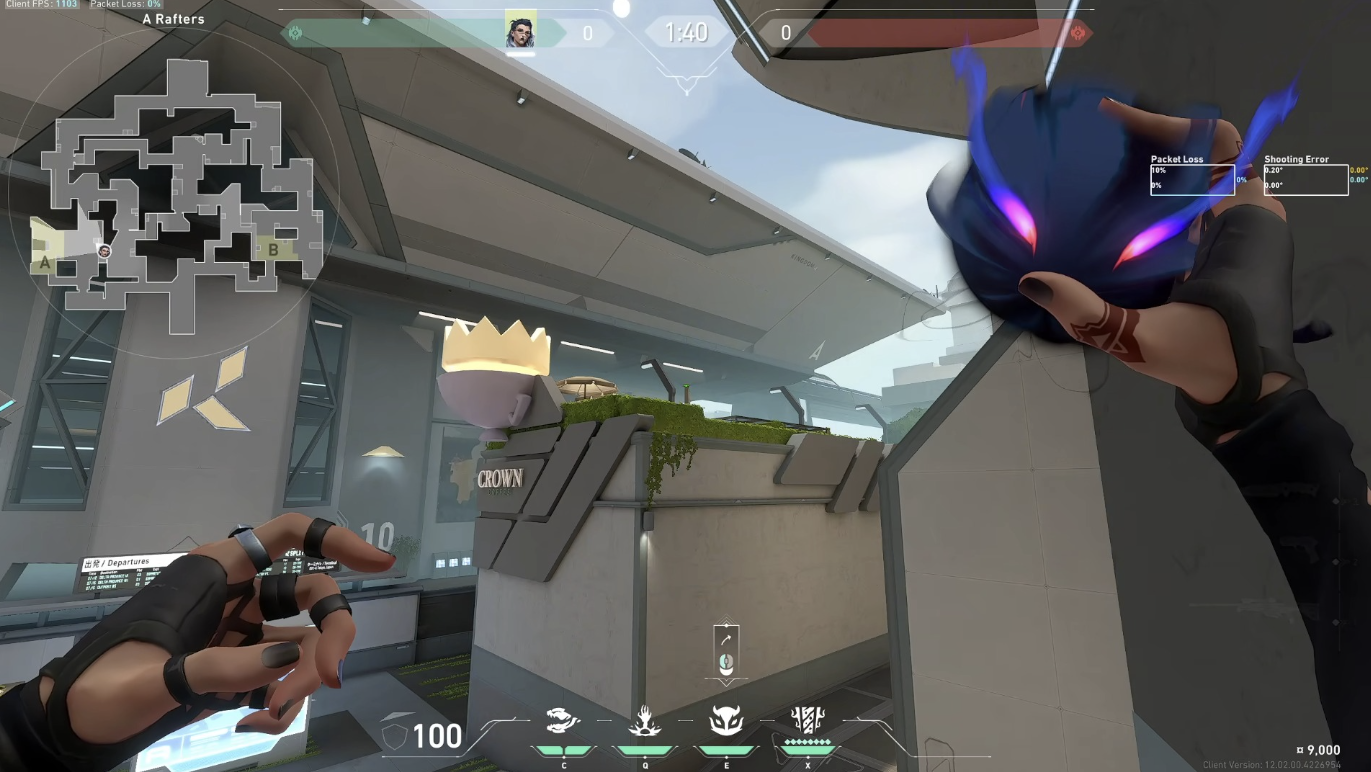The height and width of the screenshot is (772, 1371).
Task: Click the 9,000 credits display at bottom right
Action: (x=1318, y=749)
